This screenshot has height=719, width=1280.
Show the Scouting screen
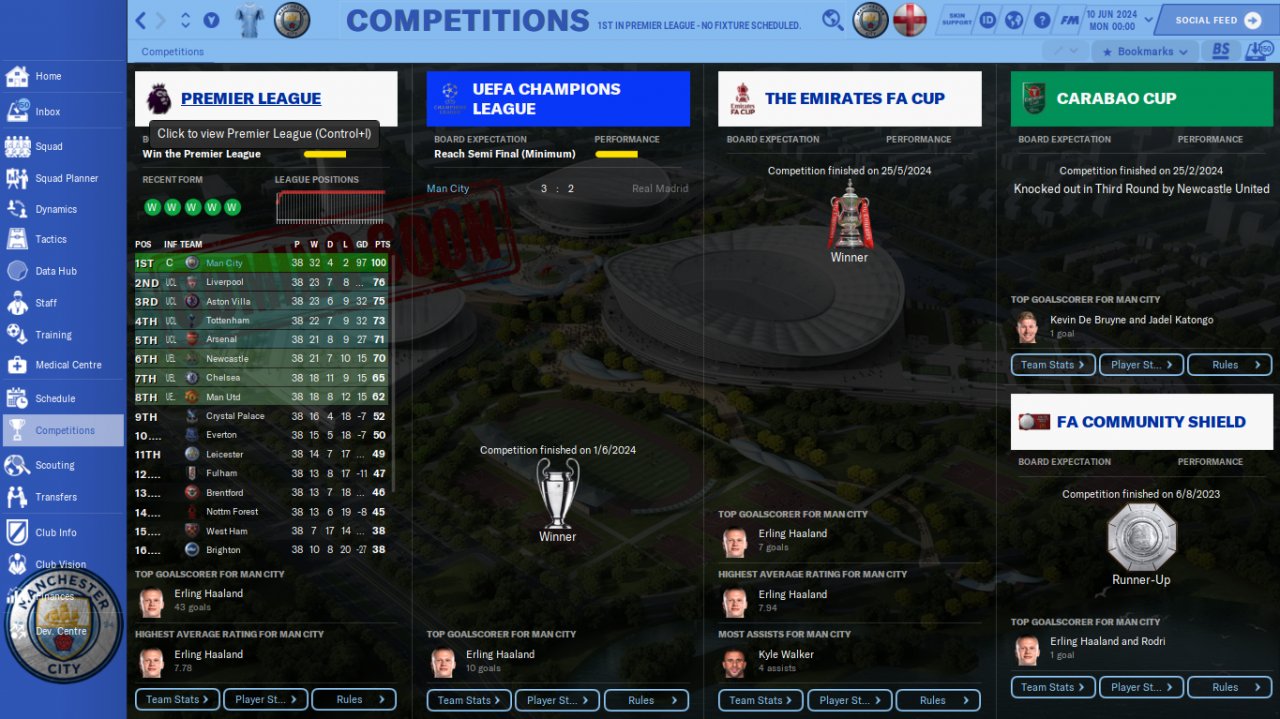pos(54,465)
